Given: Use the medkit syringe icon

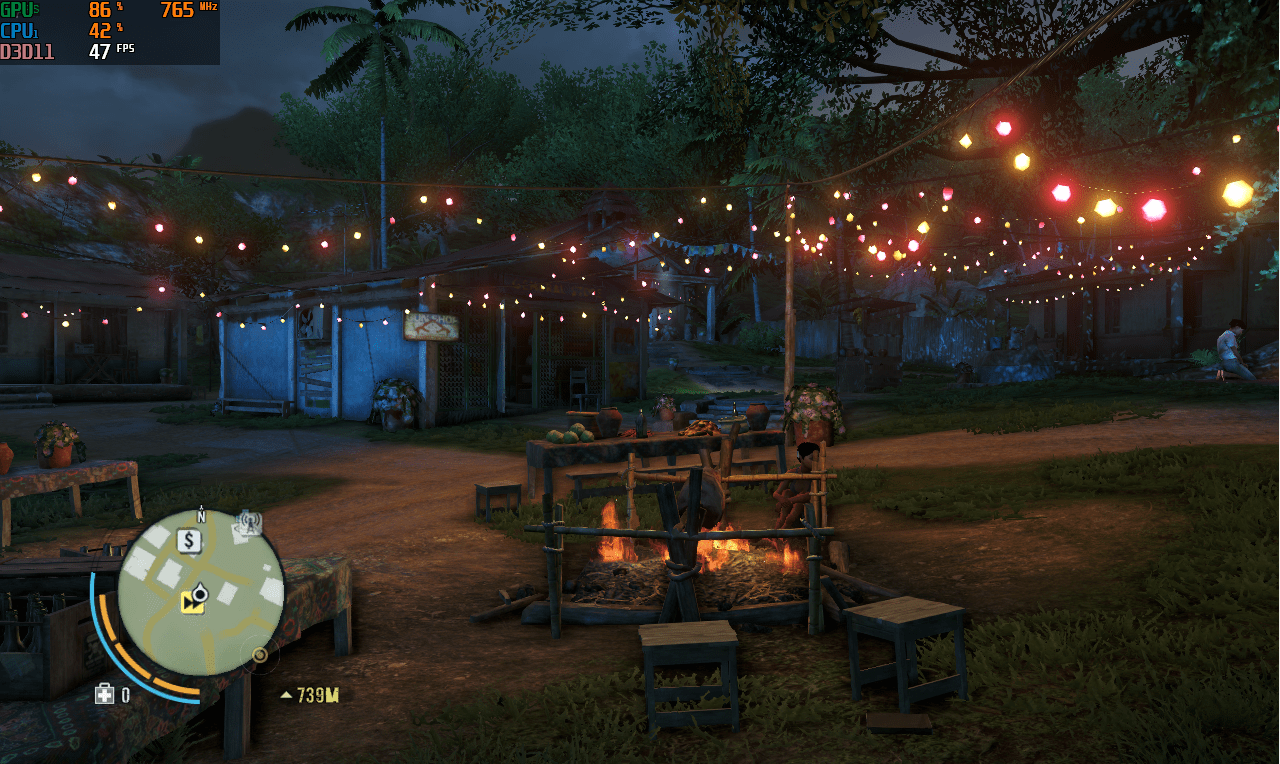Looking at the screenshot, I should click(x=104, y=694).
